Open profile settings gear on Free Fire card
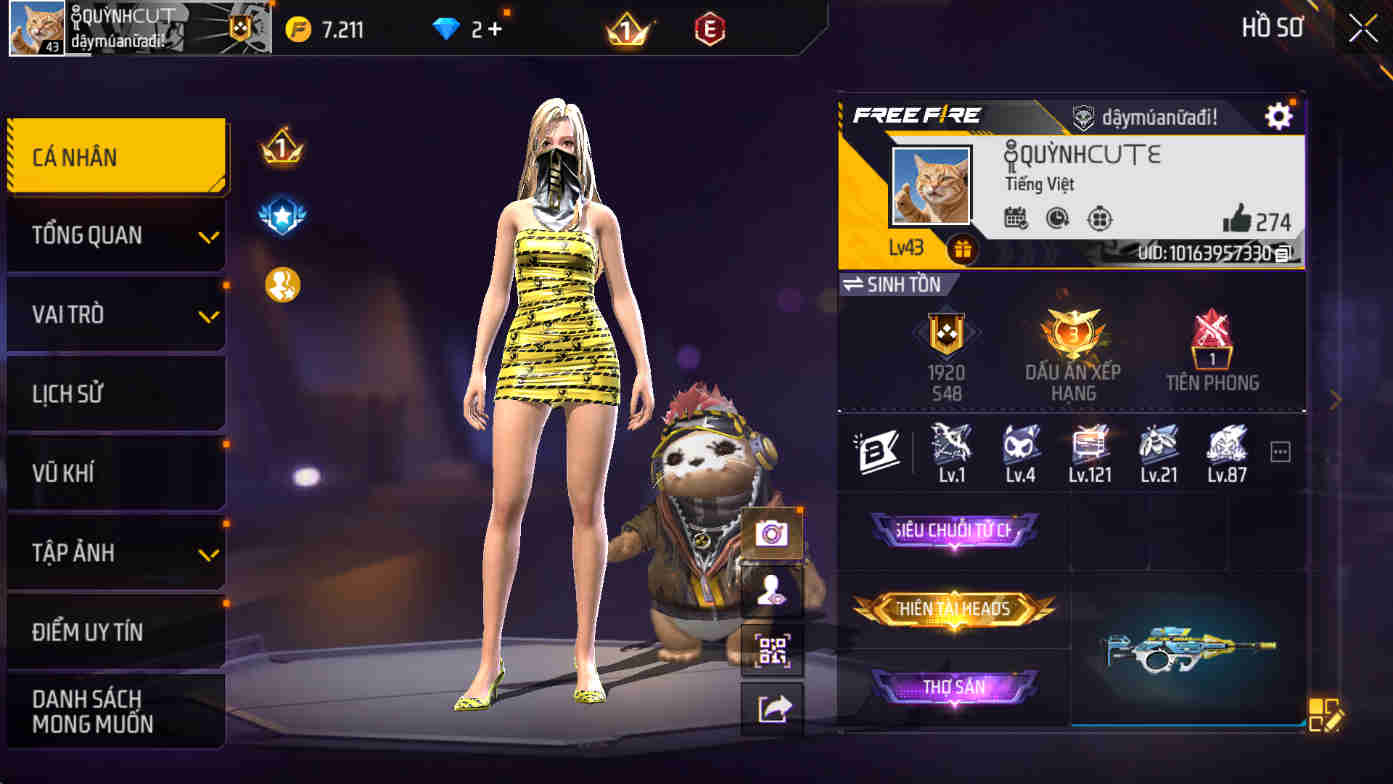 click(x=1277, y=115)
